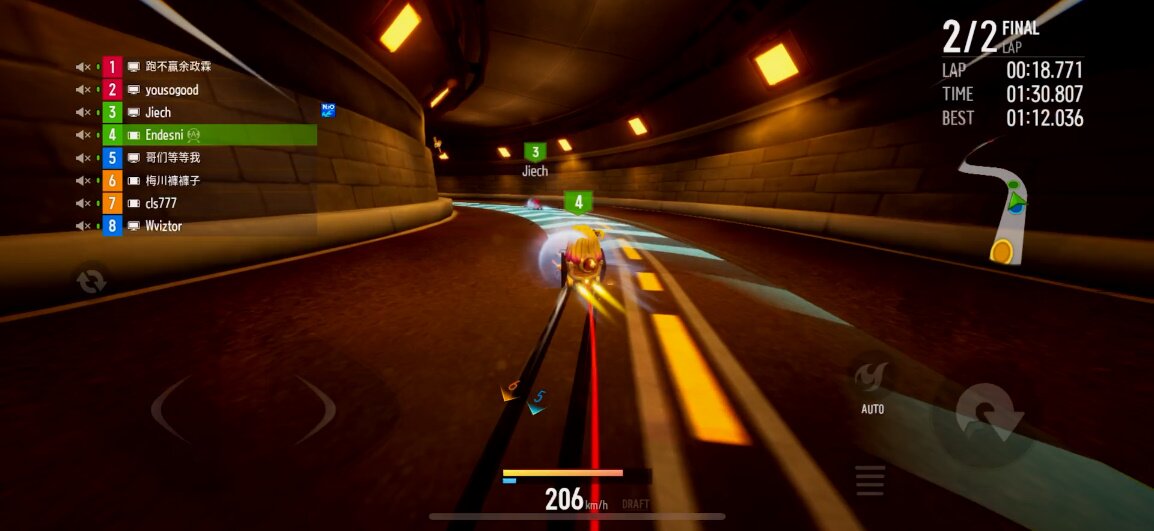
Task: Click the highlighted Endesni ranking row
Action: (208, 135)
